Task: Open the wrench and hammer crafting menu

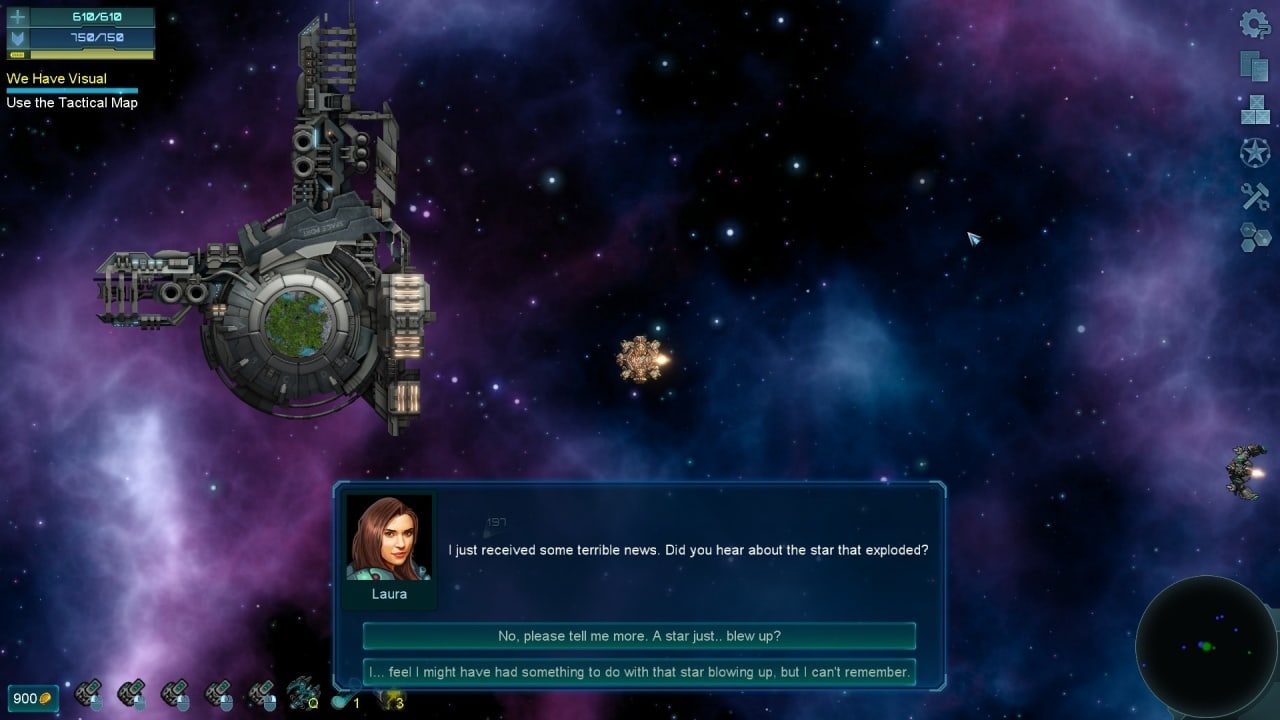Action: pos(1255,195)
